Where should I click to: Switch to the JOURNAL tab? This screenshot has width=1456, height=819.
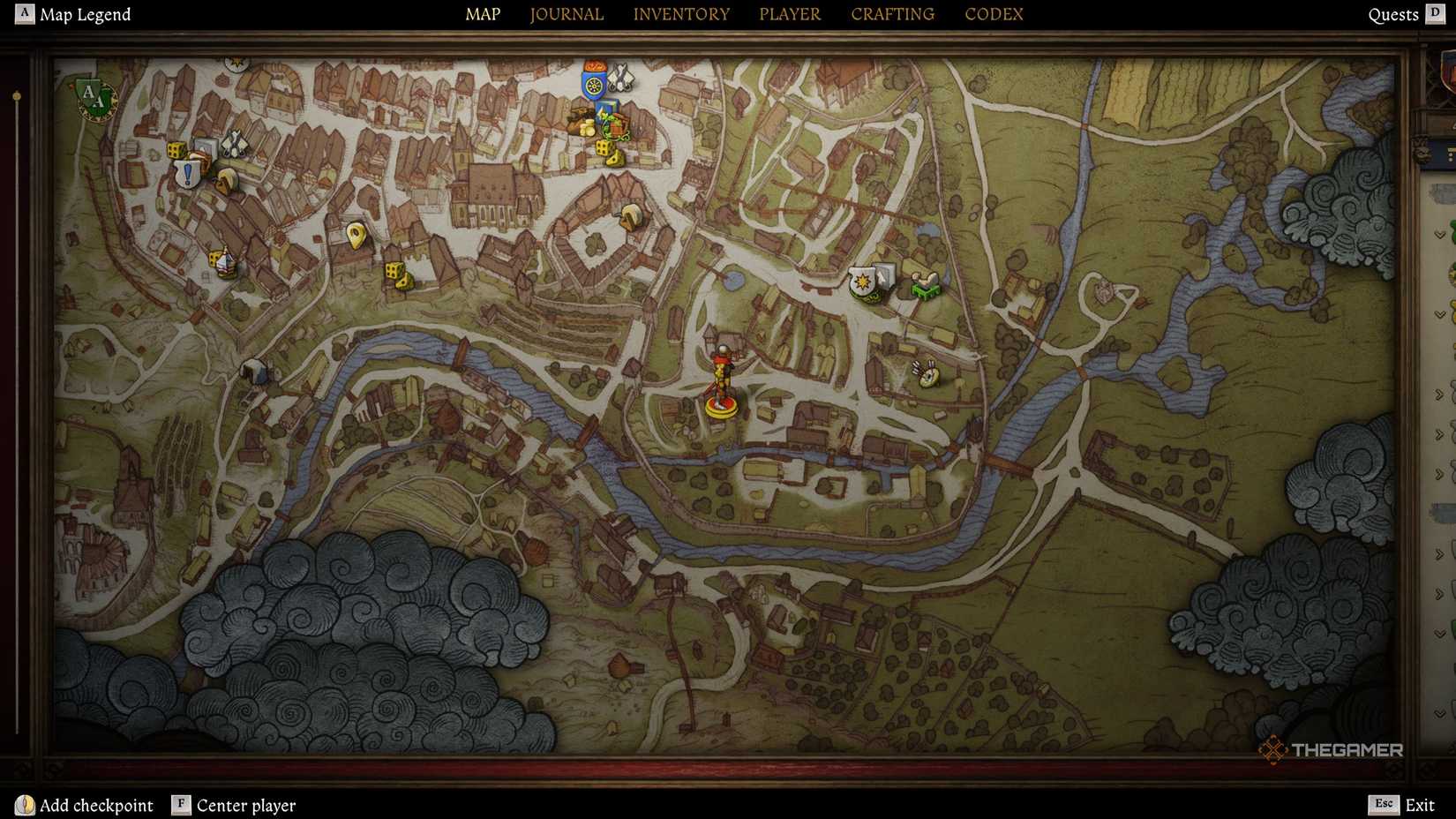(566, 14)
